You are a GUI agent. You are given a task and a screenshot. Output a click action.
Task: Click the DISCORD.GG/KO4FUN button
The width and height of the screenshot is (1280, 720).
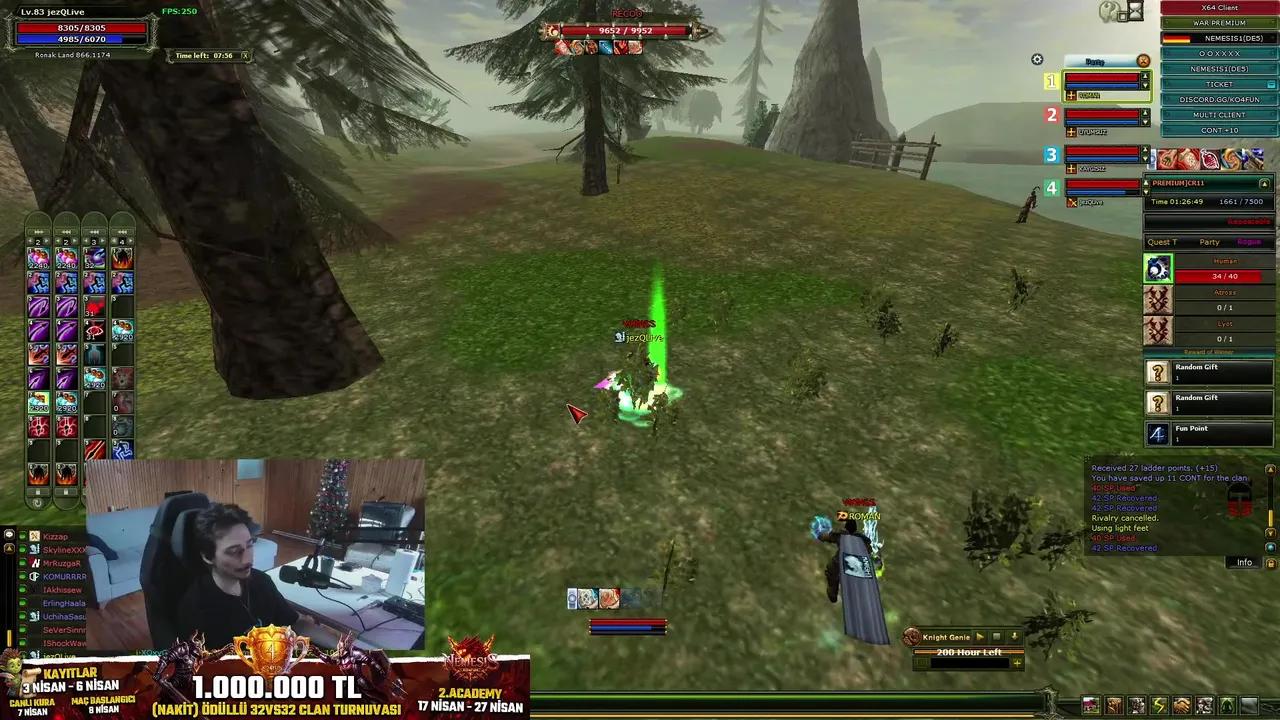(x=1218, y=99)
